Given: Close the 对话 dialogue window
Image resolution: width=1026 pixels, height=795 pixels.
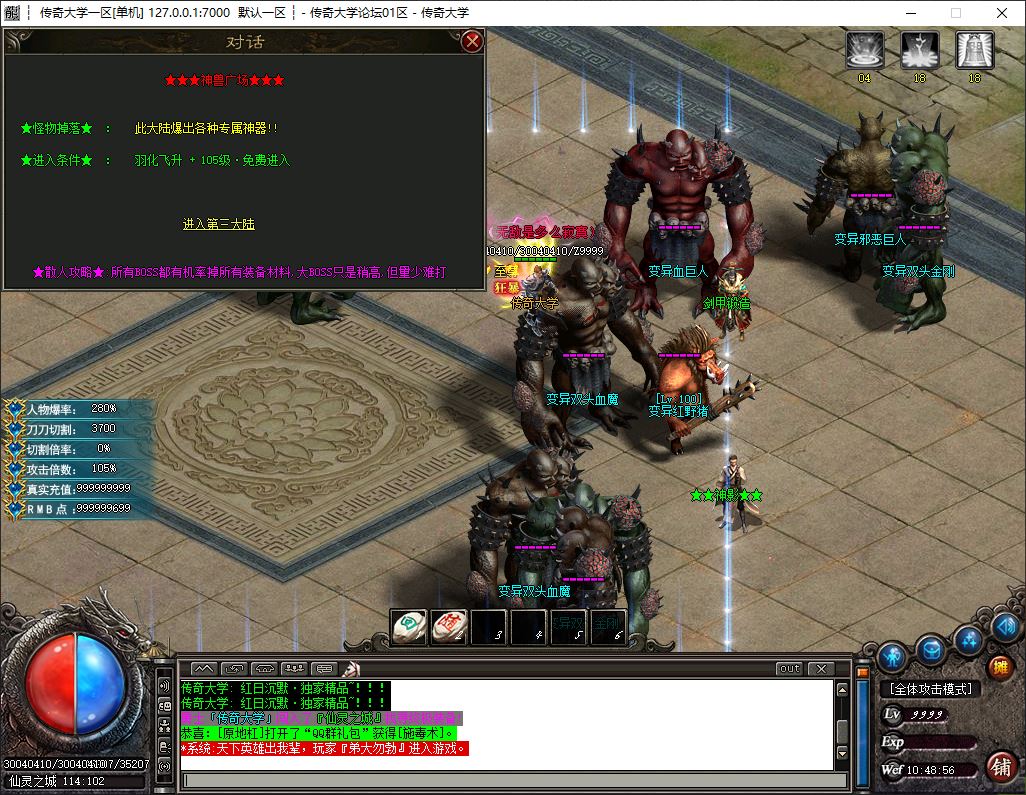Looking at the screenshot, I should 473,41.
